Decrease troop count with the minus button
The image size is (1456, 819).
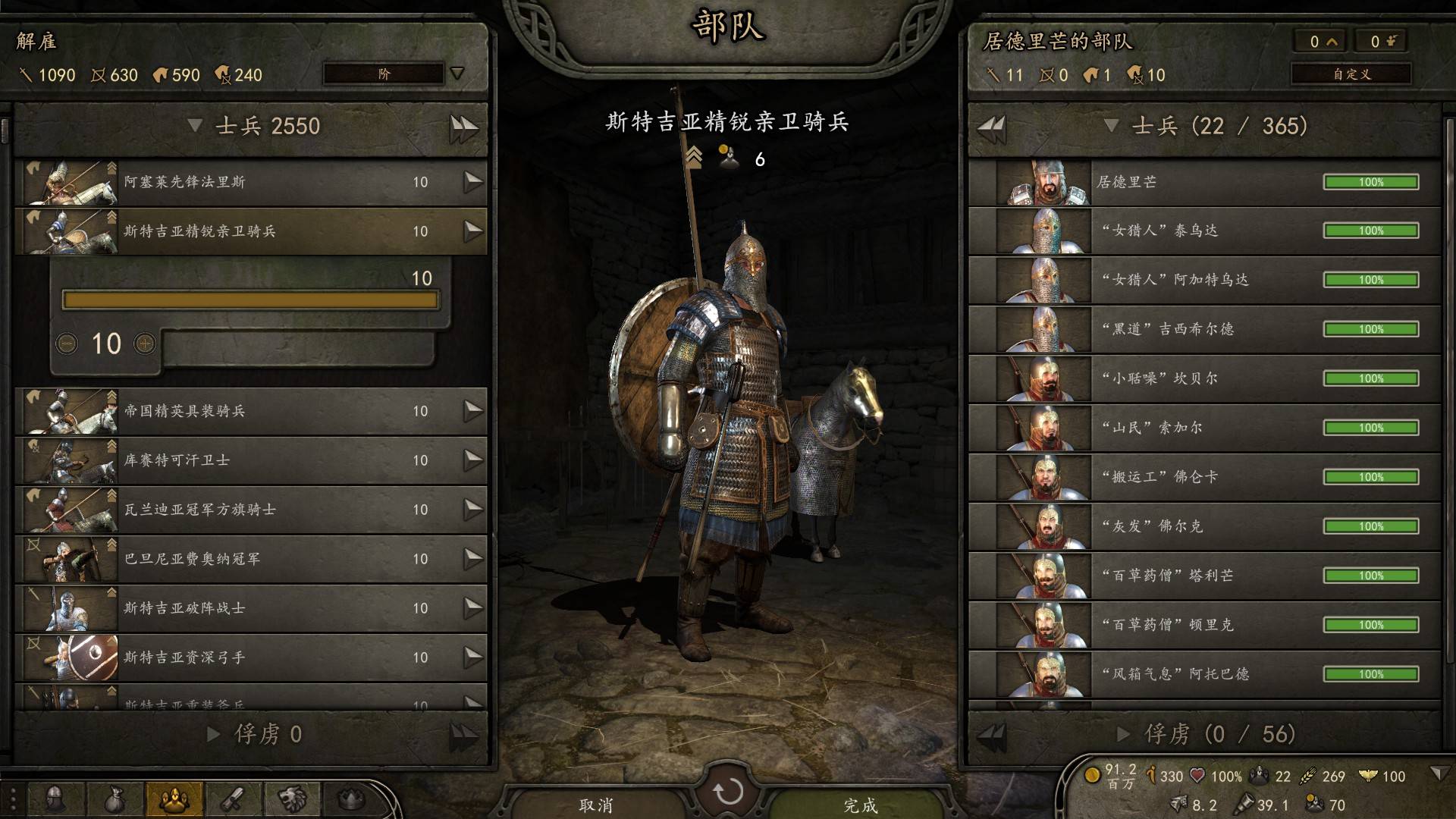pos(67,344)
